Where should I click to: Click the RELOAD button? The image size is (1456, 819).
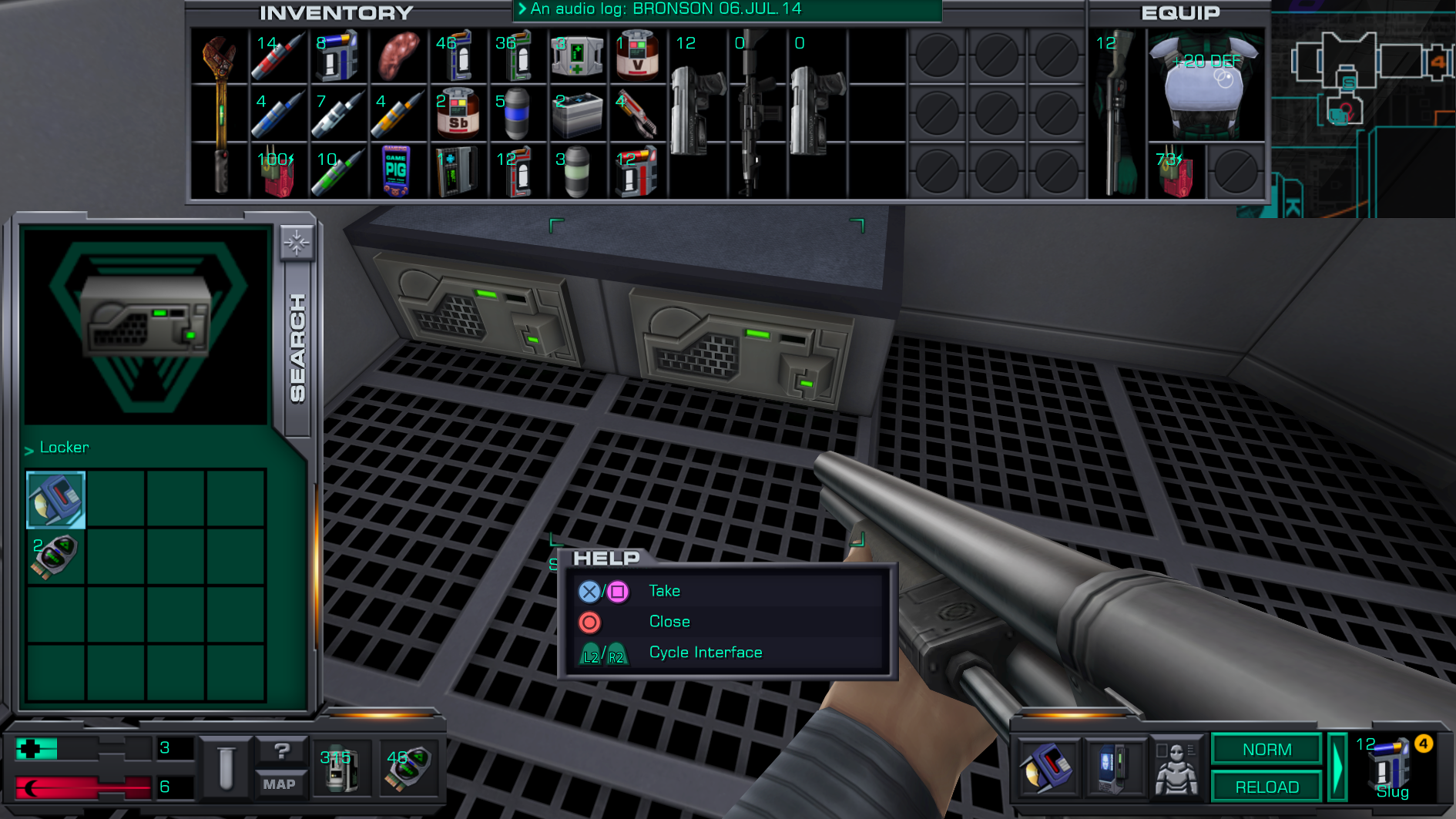(1266, 787)
